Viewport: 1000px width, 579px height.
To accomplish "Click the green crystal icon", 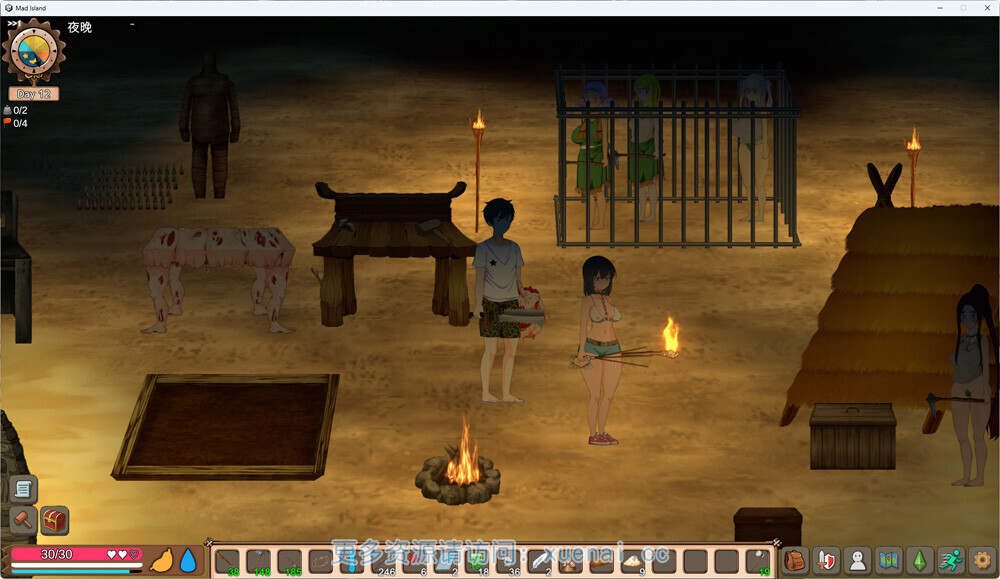I will point(919,561).
